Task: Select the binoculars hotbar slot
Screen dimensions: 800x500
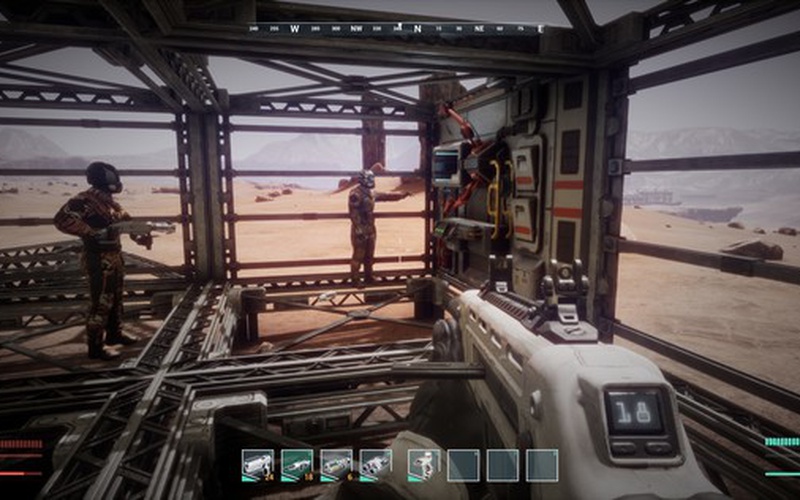Action: pos(376,464)
